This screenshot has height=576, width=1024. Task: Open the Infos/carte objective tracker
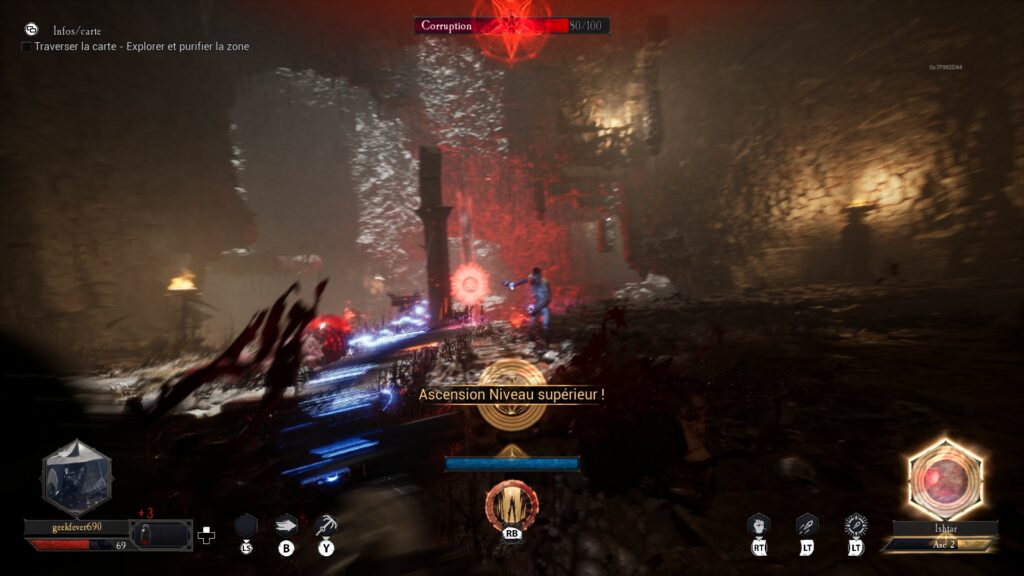point(76,31)
